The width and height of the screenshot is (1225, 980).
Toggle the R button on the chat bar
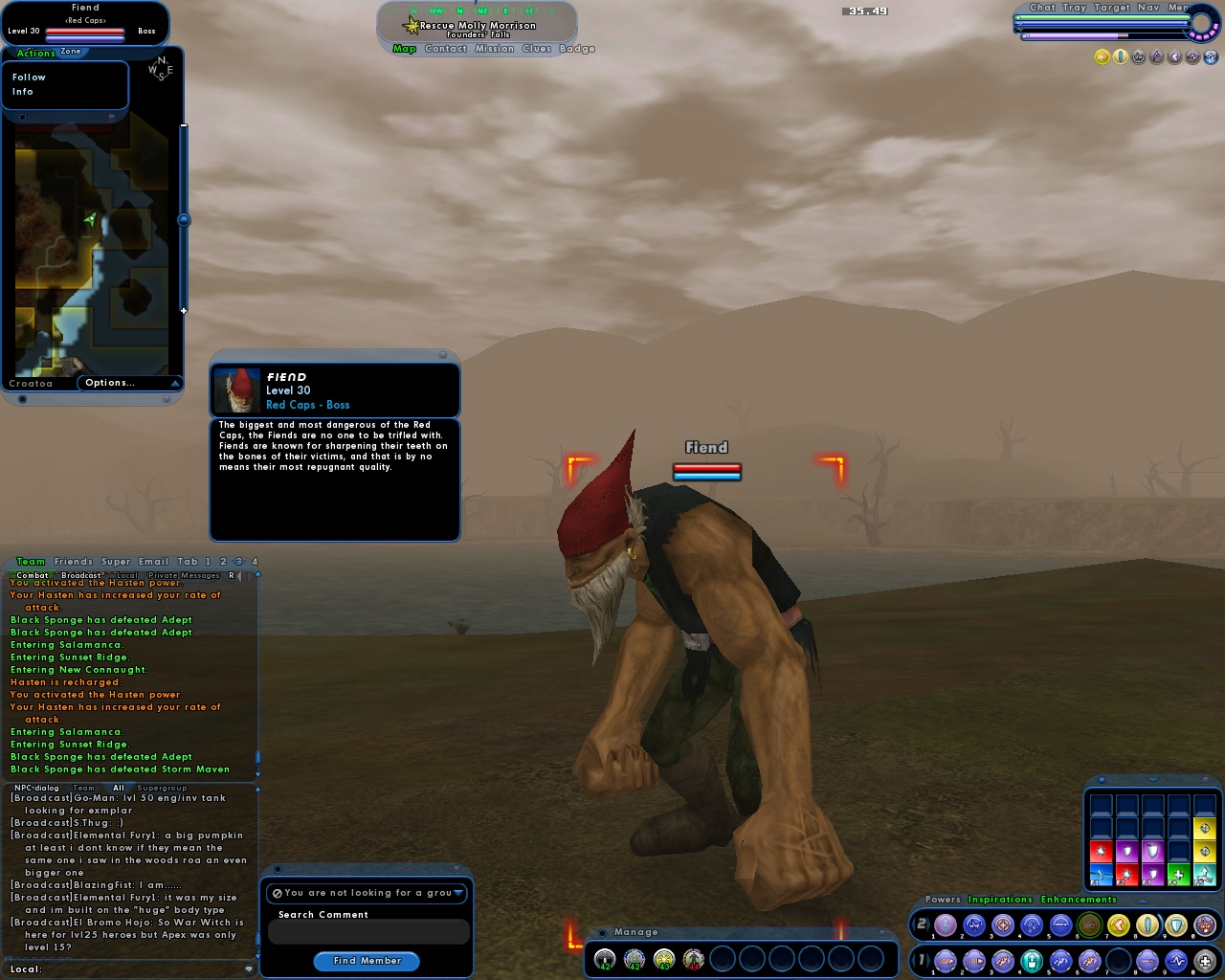[232, 575]
